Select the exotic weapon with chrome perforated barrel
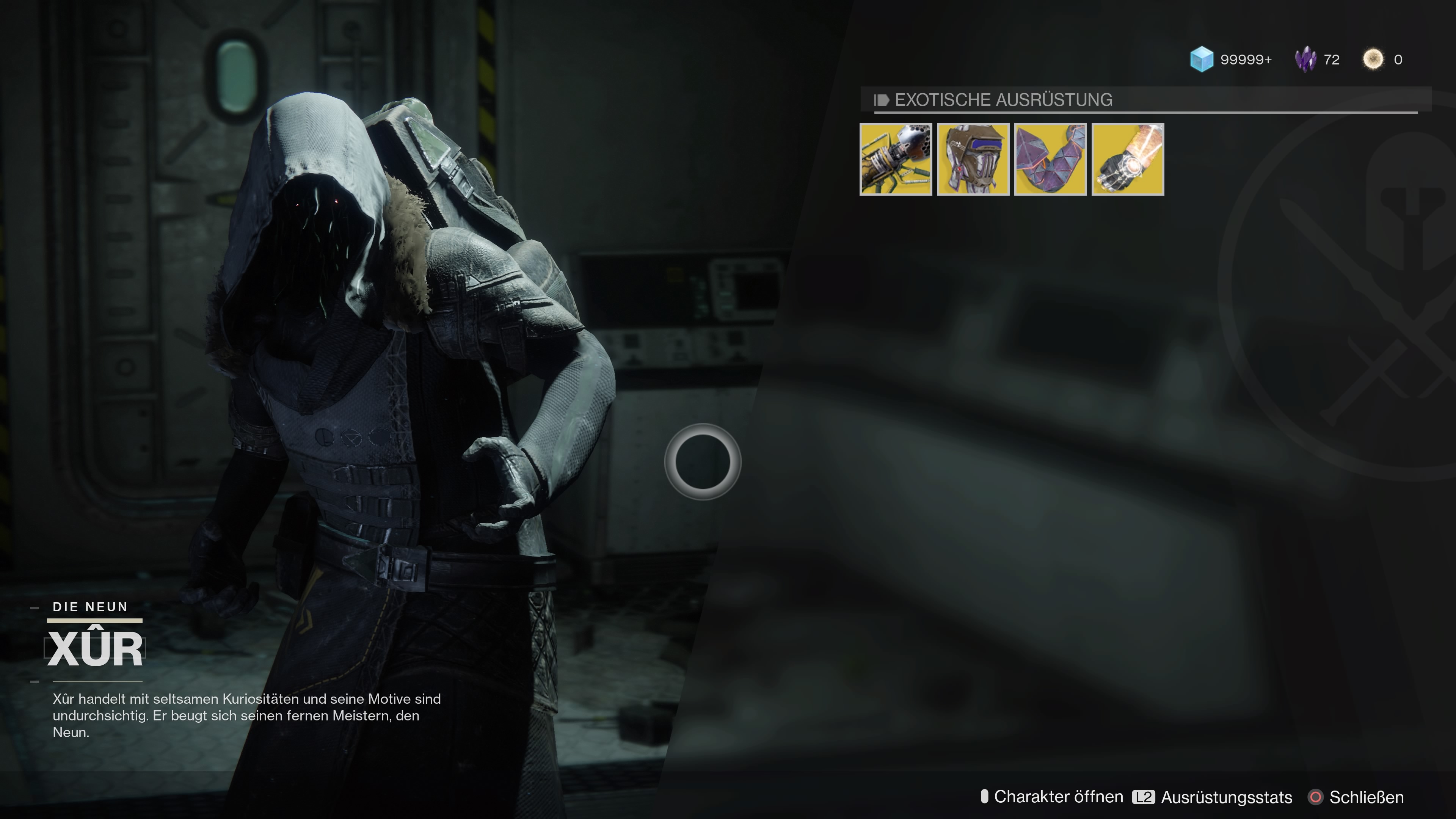Viewport: 1456px width, 819px height. click(x=895, y=159)
